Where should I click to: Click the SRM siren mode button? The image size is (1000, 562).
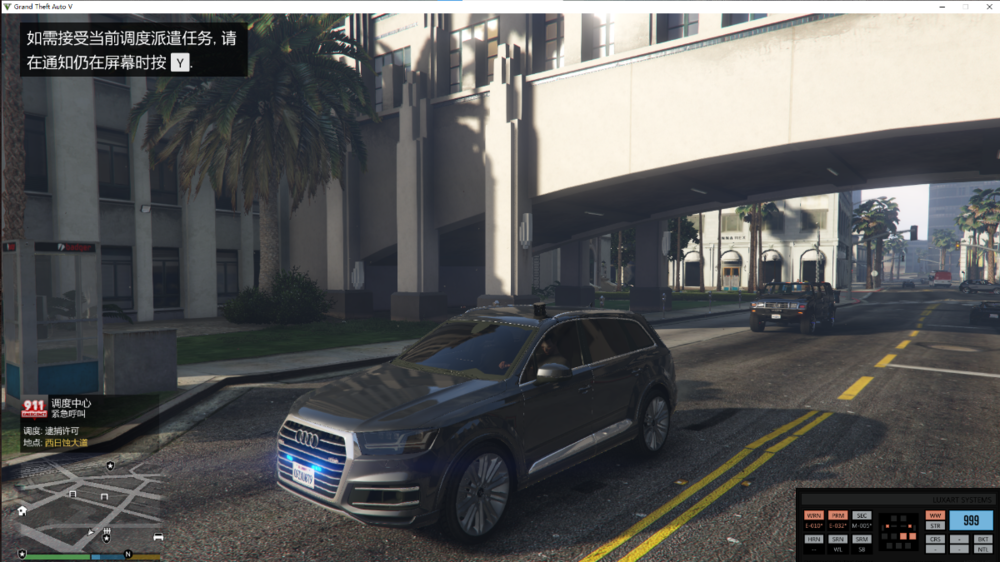(x=862, y=539)
